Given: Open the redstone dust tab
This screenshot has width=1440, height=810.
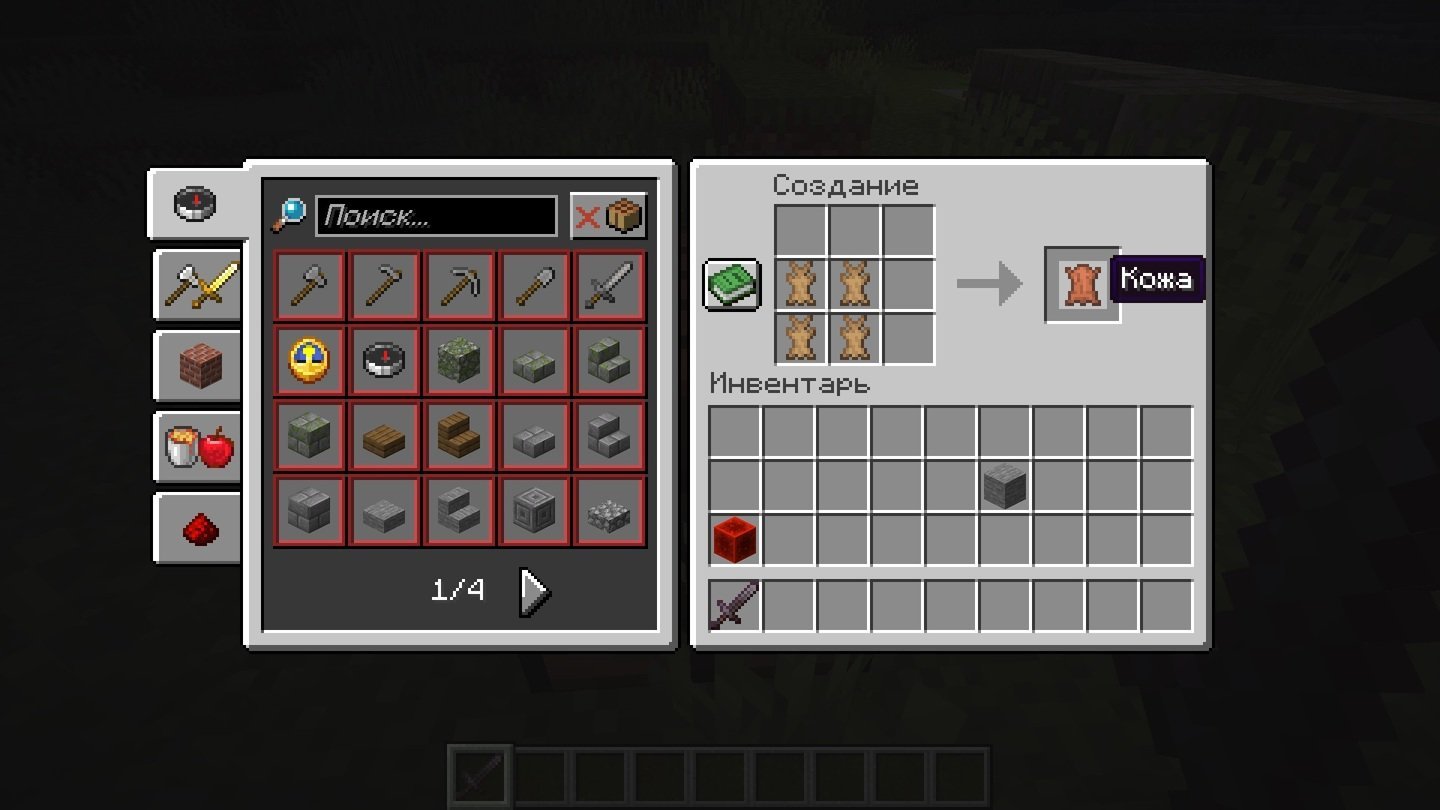Looking at the screenshot, I should click(200, 529).
